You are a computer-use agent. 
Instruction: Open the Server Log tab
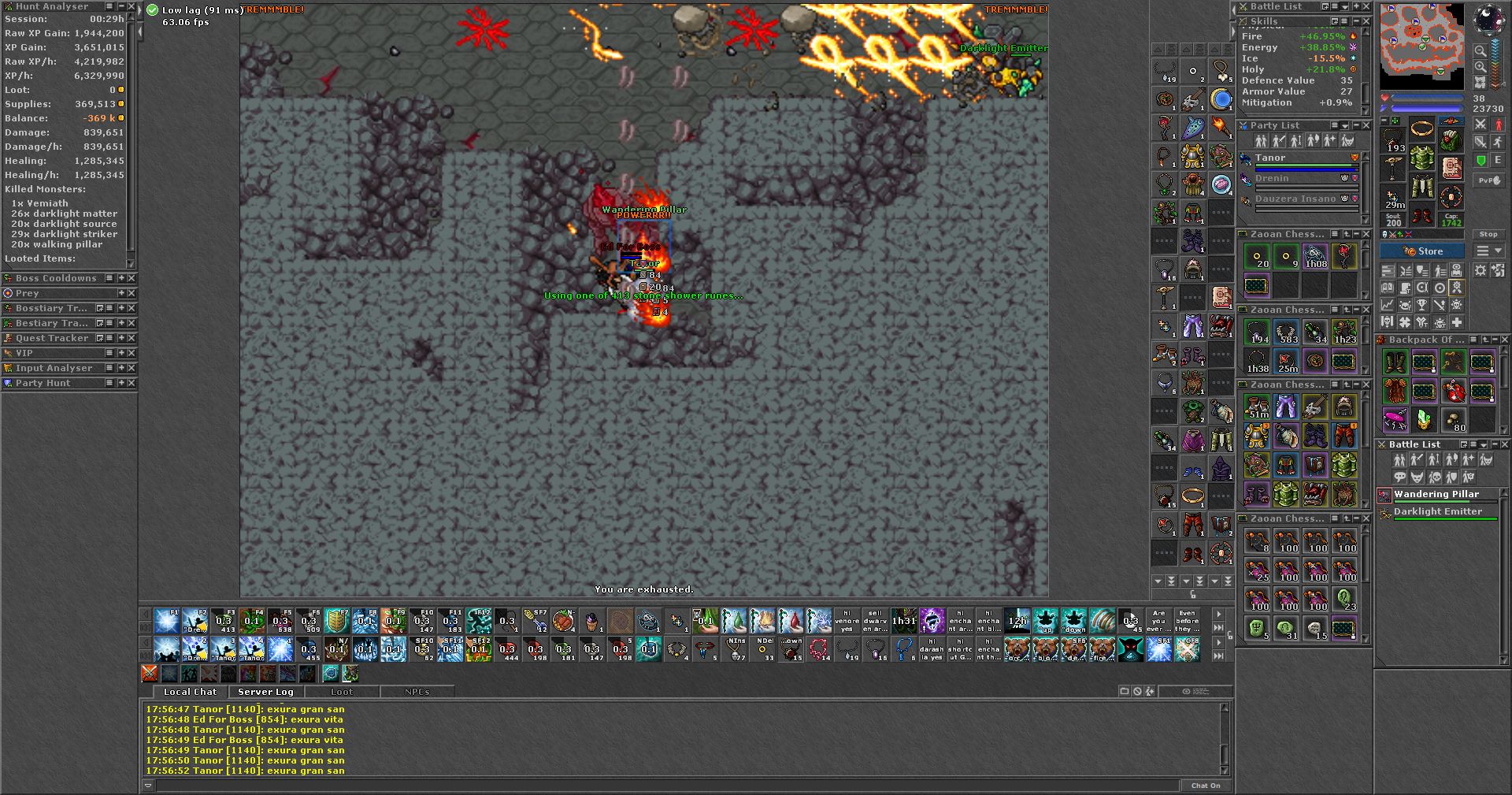coord(265,692)
